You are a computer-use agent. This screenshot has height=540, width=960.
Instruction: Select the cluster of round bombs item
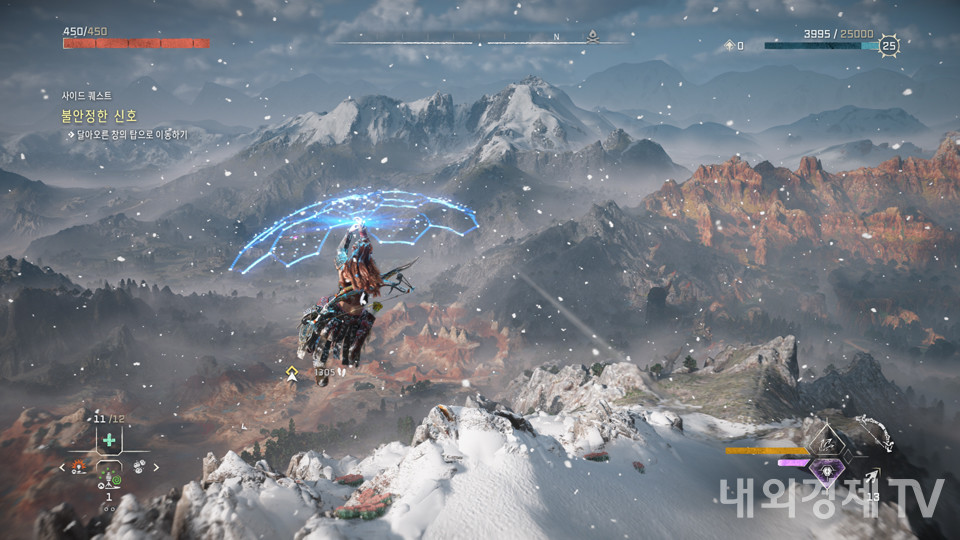pos(139,466)
